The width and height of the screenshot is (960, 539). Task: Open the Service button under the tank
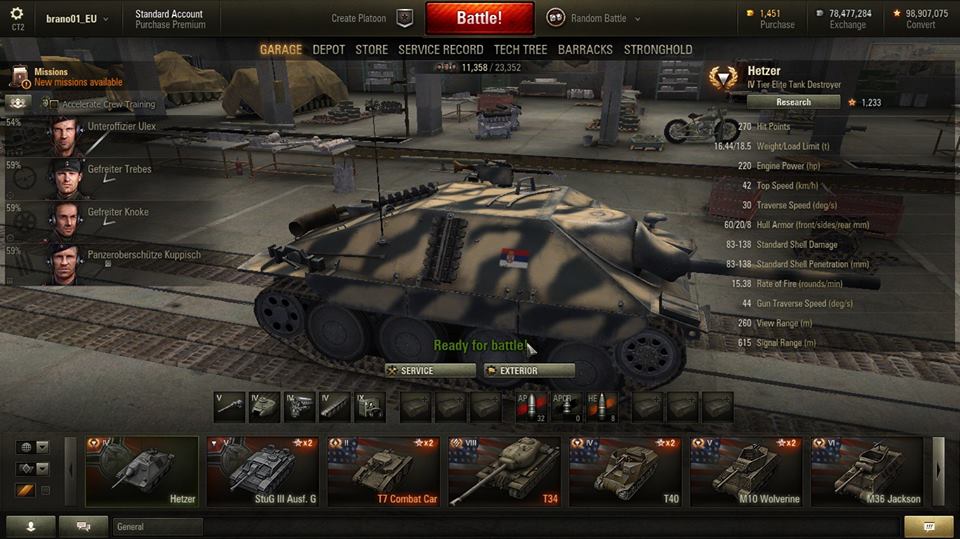click(x=430, y=371)
